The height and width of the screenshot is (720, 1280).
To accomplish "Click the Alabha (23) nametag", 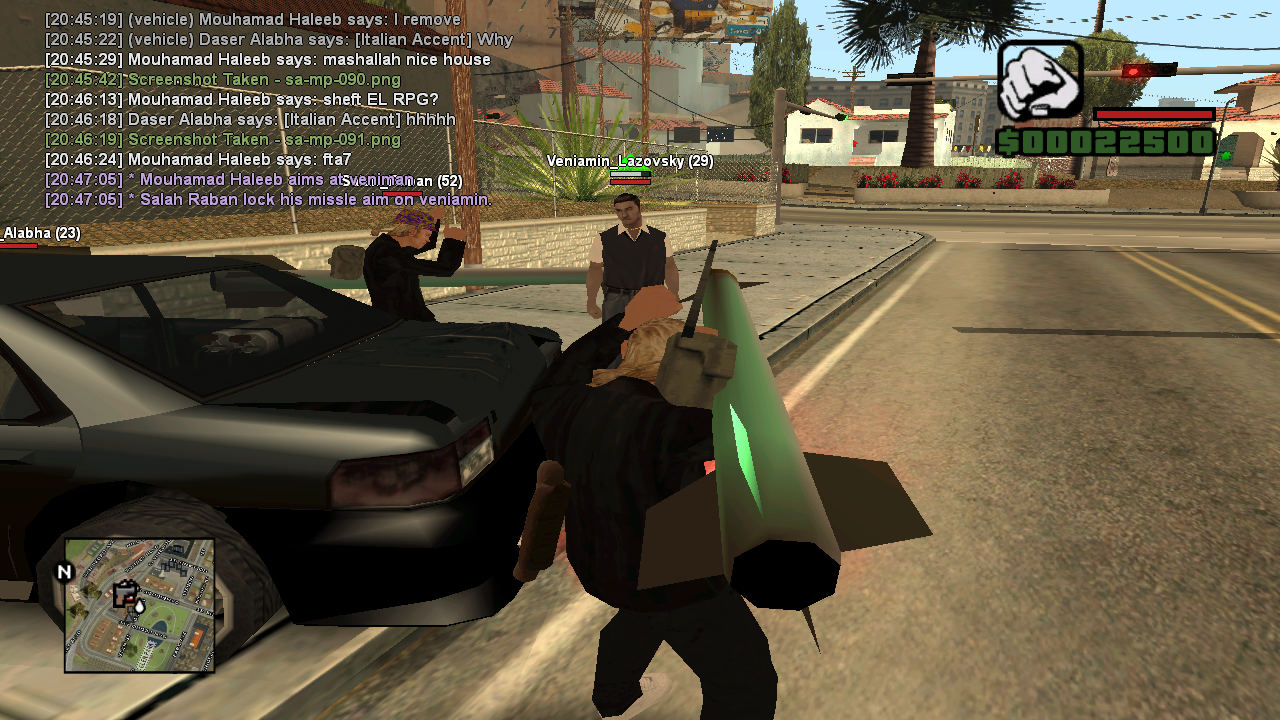I will pos(41,232).
